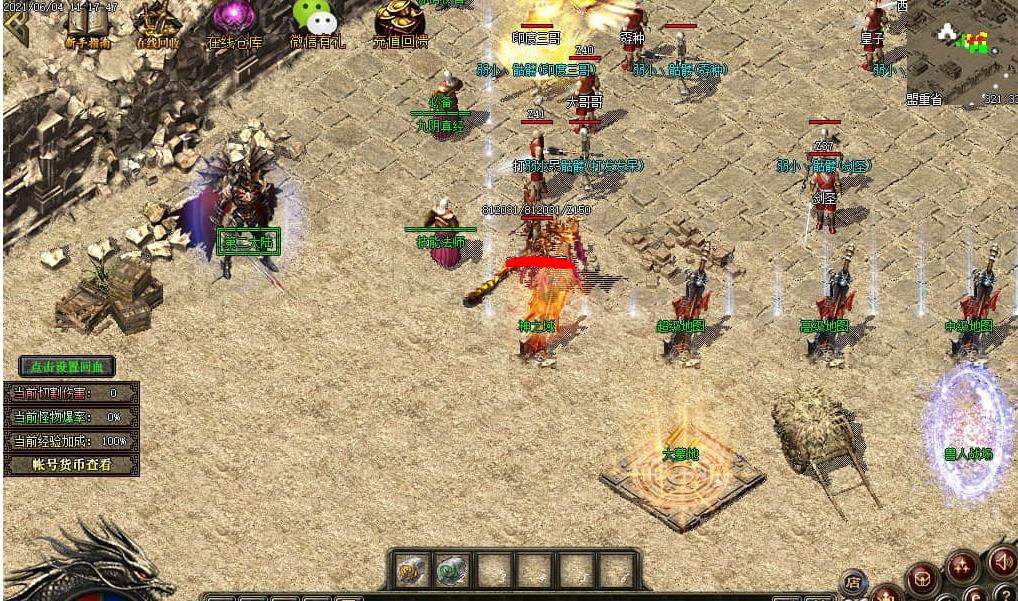Click the 微信有礼 WeChat gift icon
Screen dimensions: 1018x601
[315, 24]
